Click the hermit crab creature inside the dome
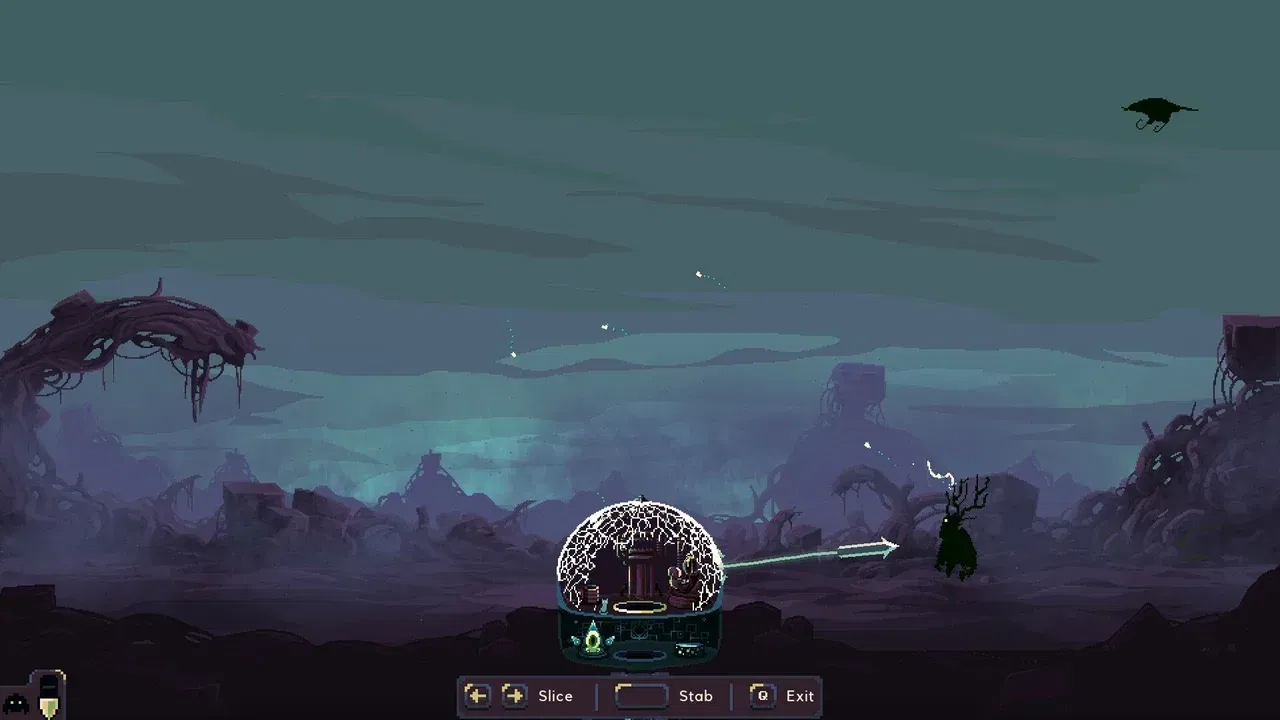 point(682,577)
